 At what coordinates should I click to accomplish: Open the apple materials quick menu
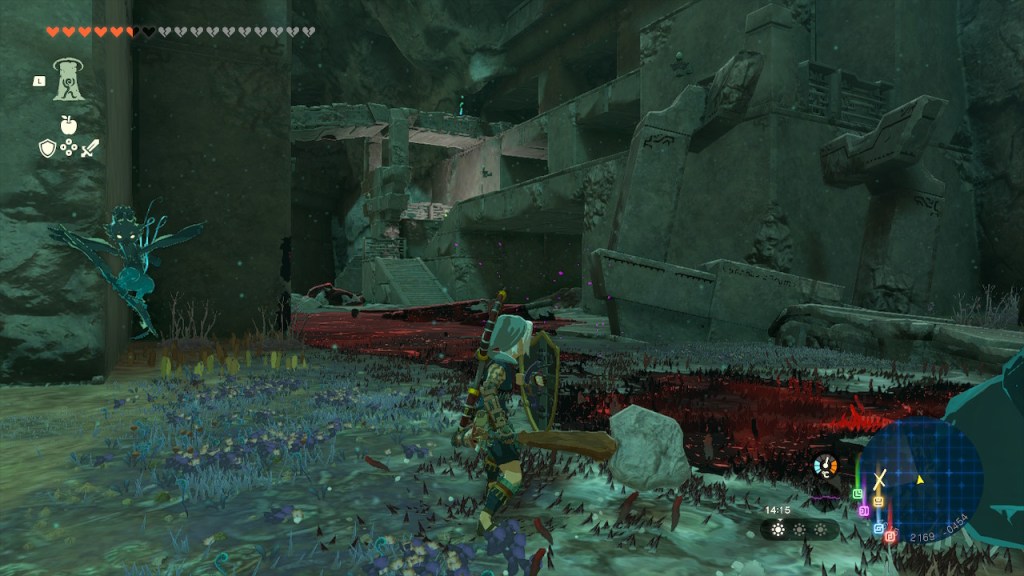click(68, 125)
